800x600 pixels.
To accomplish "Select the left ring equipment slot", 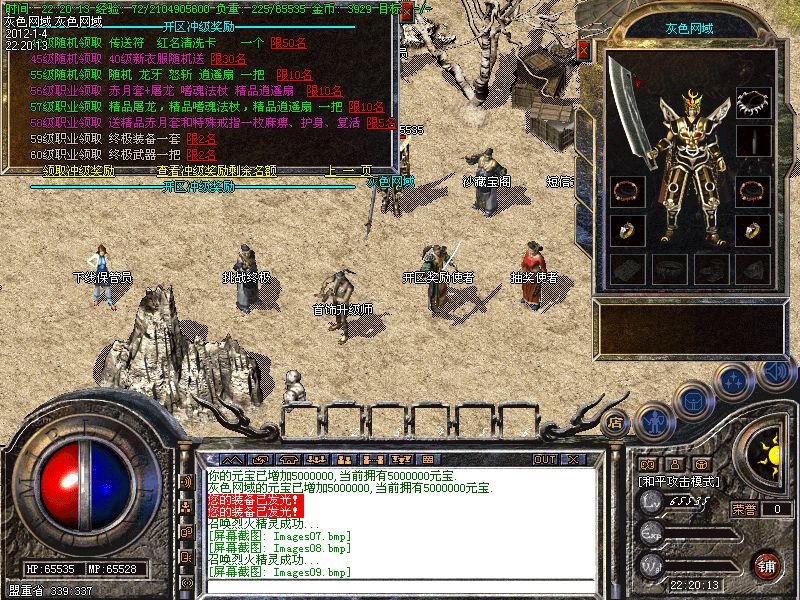I will tap(627, 230).
